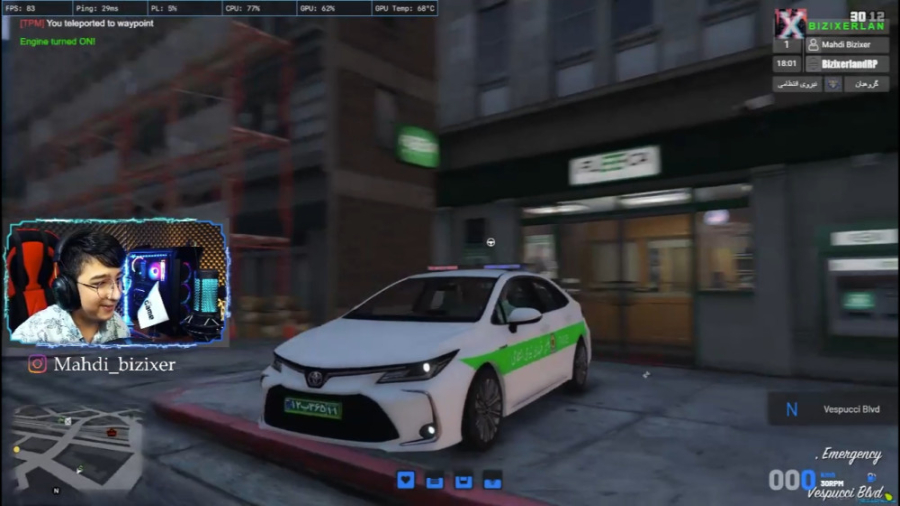Click the Mahdi_bizixer Instagram handle
This screenshot has height=506, width=900.
[x=102, y=365]
